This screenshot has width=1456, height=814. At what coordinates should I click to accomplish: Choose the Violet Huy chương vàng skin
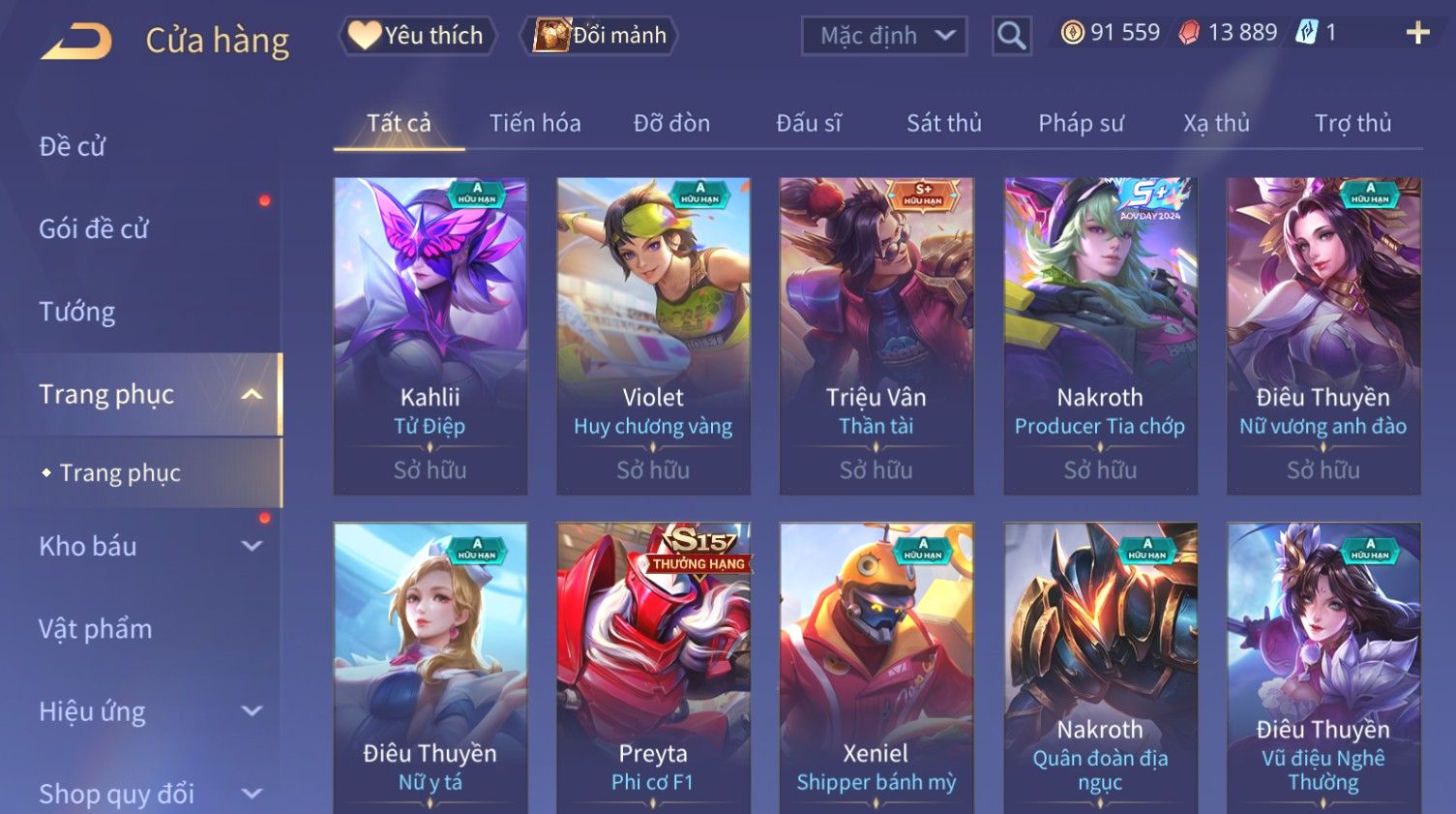(x=653, y=335)
